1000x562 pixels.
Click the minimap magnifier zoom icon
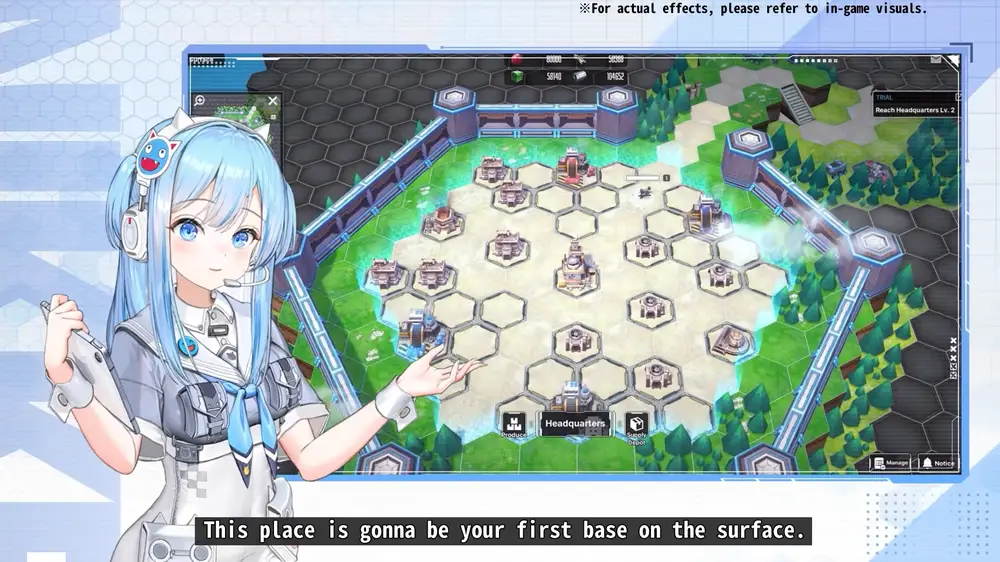(x=199, y=101)
